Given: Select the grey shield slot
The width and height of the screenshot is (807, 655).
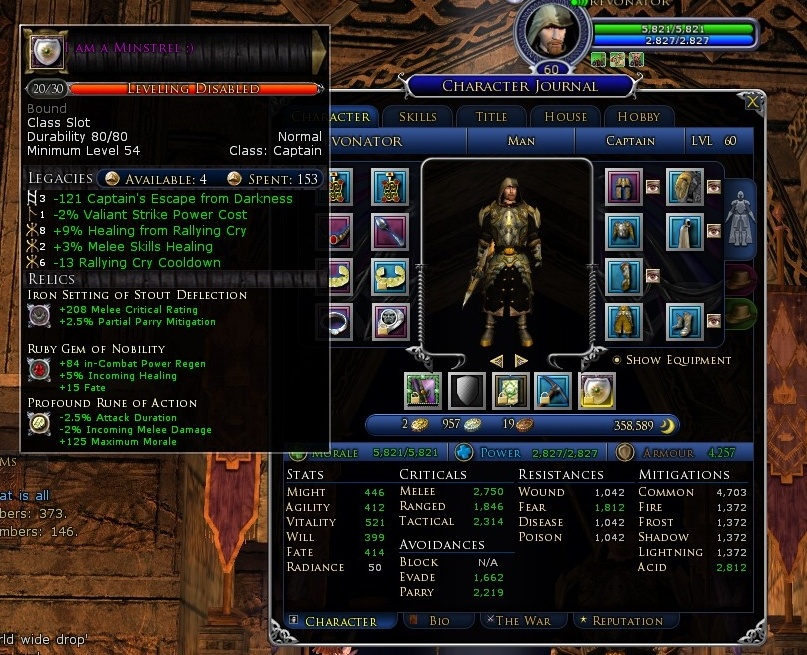Looking at the screenshot, I should tap(468, 389).
